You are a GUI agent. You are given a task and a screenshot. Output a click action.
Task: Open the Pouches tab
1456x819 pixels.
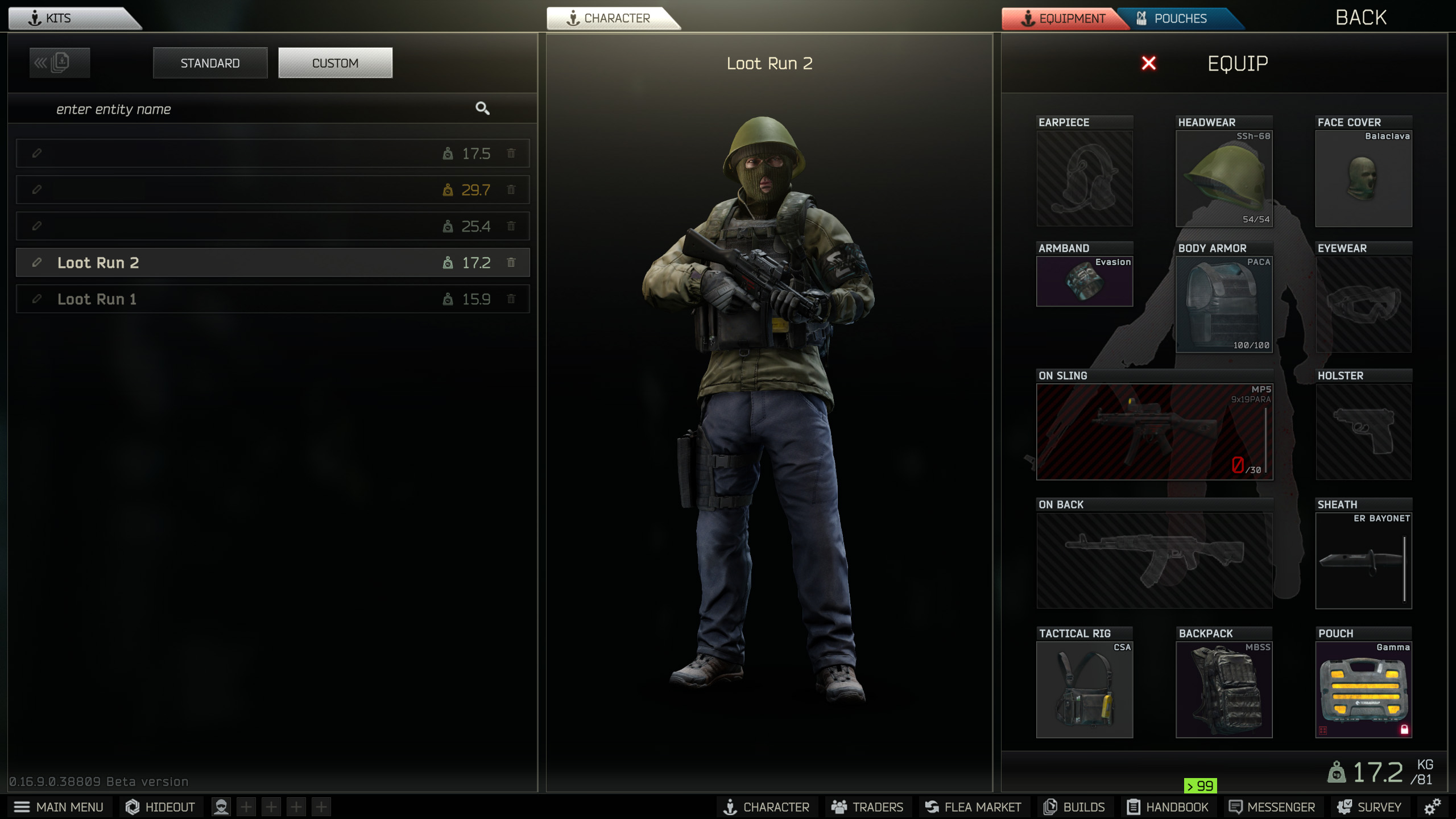click(1180, 19)
